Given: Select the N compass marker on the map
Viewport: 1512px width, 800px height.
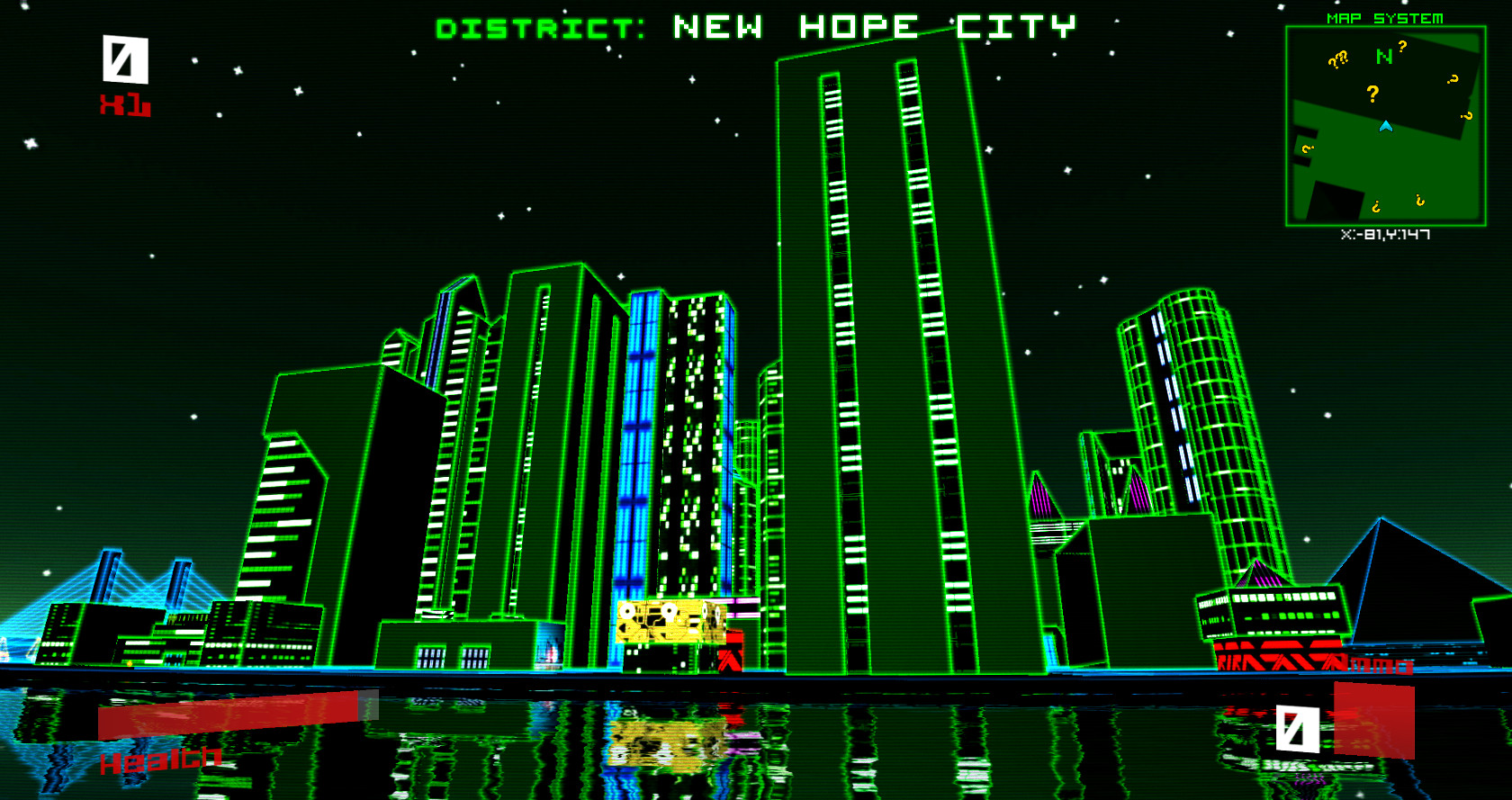Looking at the screenshot, I should pyautogui.click(x=1383, y=56).
